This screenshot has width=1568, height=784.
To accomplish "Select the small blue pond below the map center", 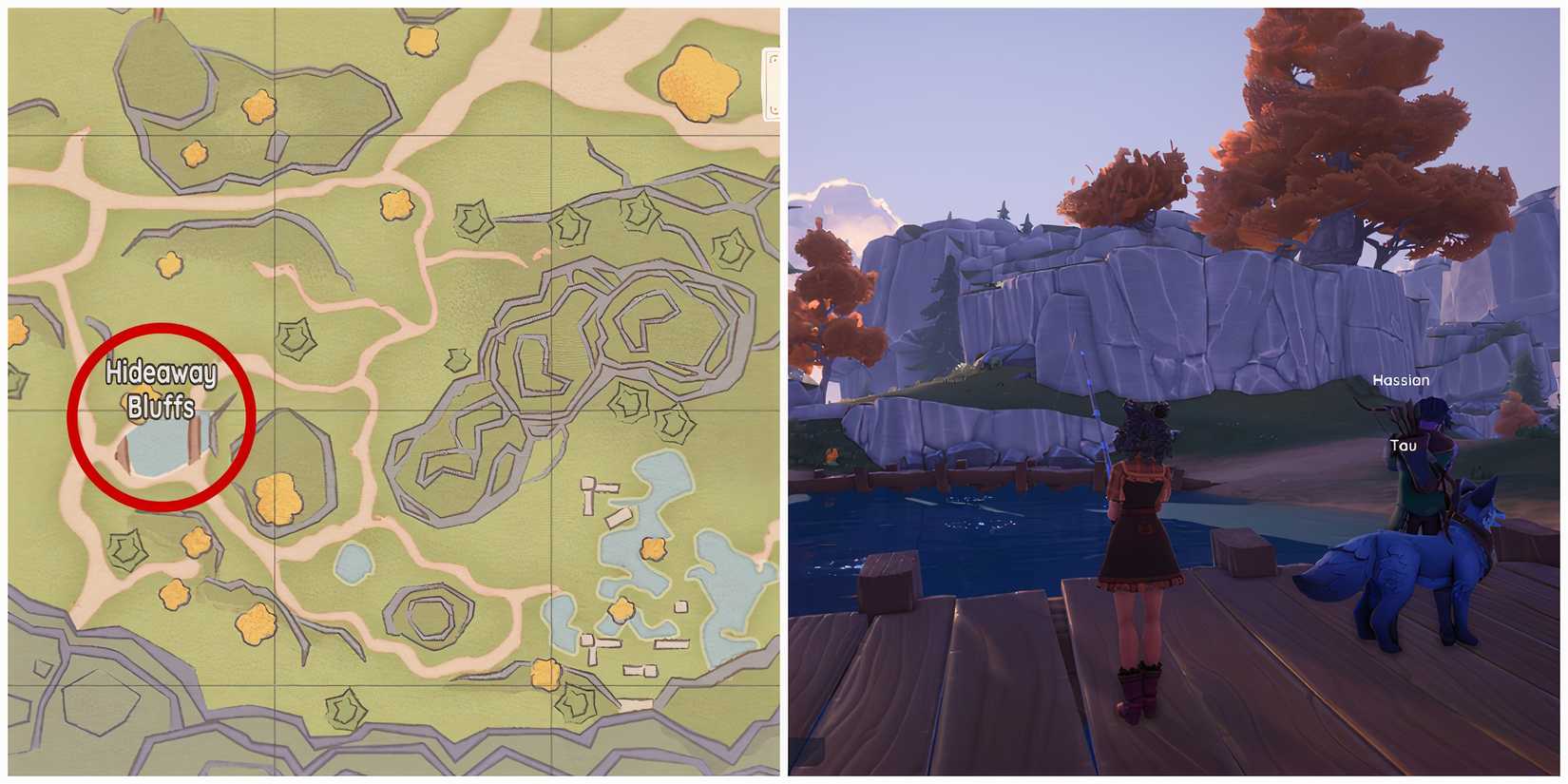I will (353, 563).
